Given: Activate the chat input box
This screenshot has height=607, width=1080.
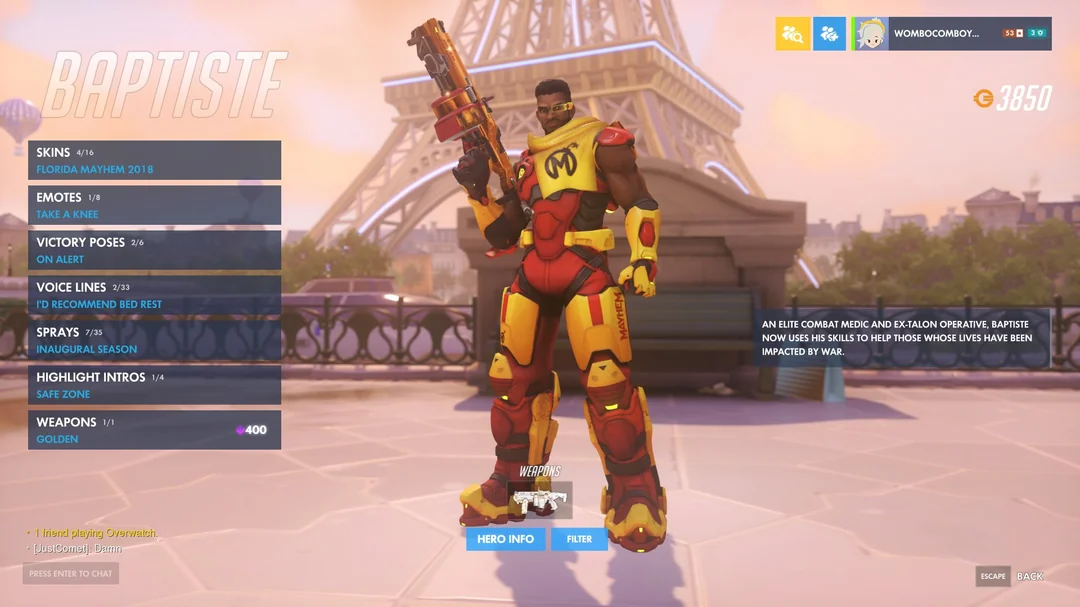Looking at the screenshot, I should pos(71,574).
